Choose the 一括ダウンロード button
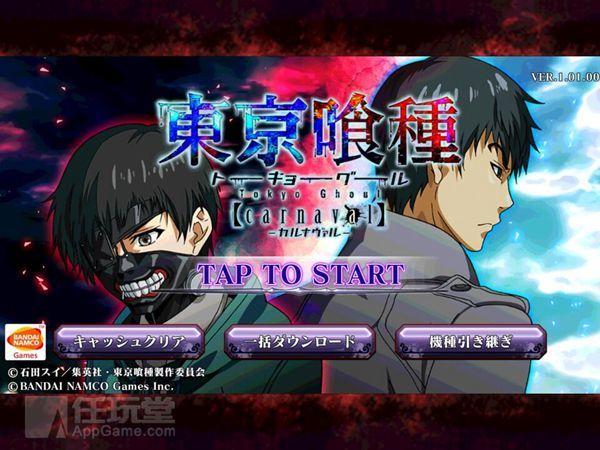Screen dimensions: 600x450 click(300, 341)
